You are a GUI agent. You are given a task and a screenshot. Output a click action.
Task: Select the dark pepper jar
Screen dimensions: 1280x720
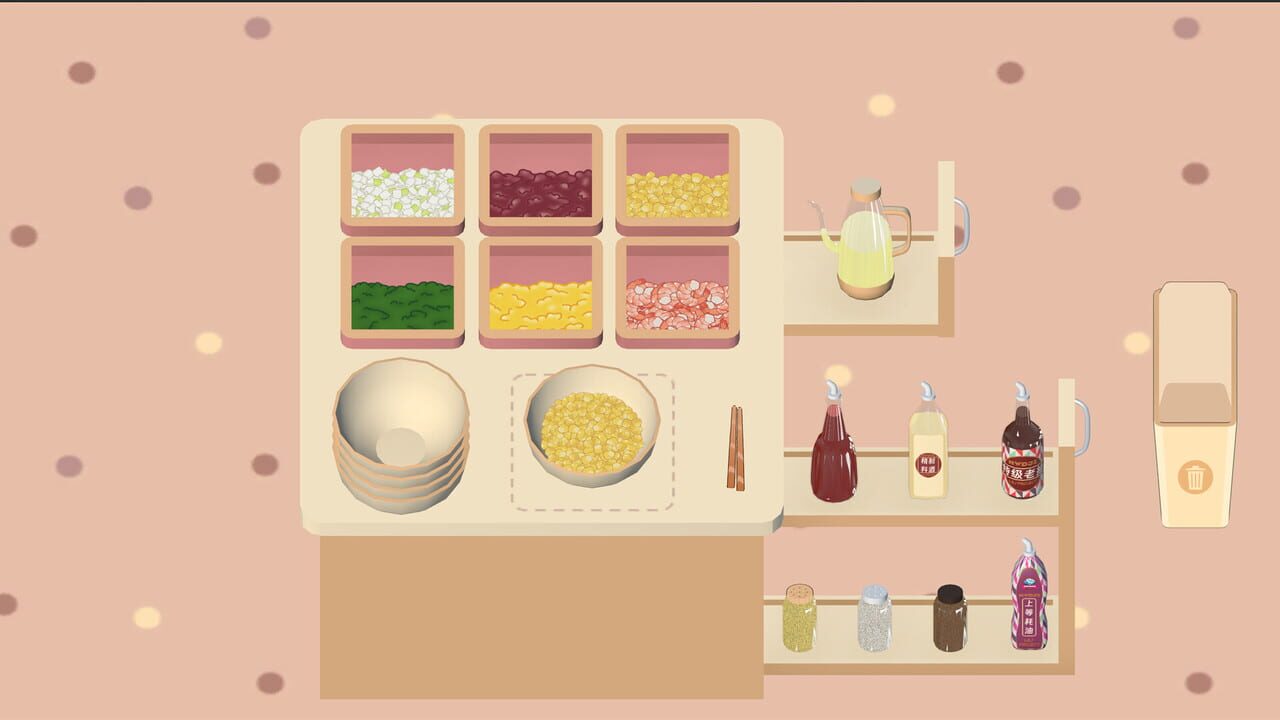click(950, 620)
